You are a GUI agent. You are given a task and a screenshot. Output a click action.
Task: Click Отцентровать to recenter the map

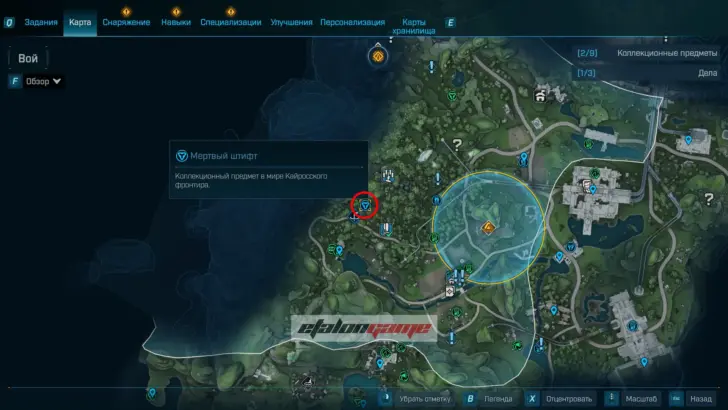(564, 397)
